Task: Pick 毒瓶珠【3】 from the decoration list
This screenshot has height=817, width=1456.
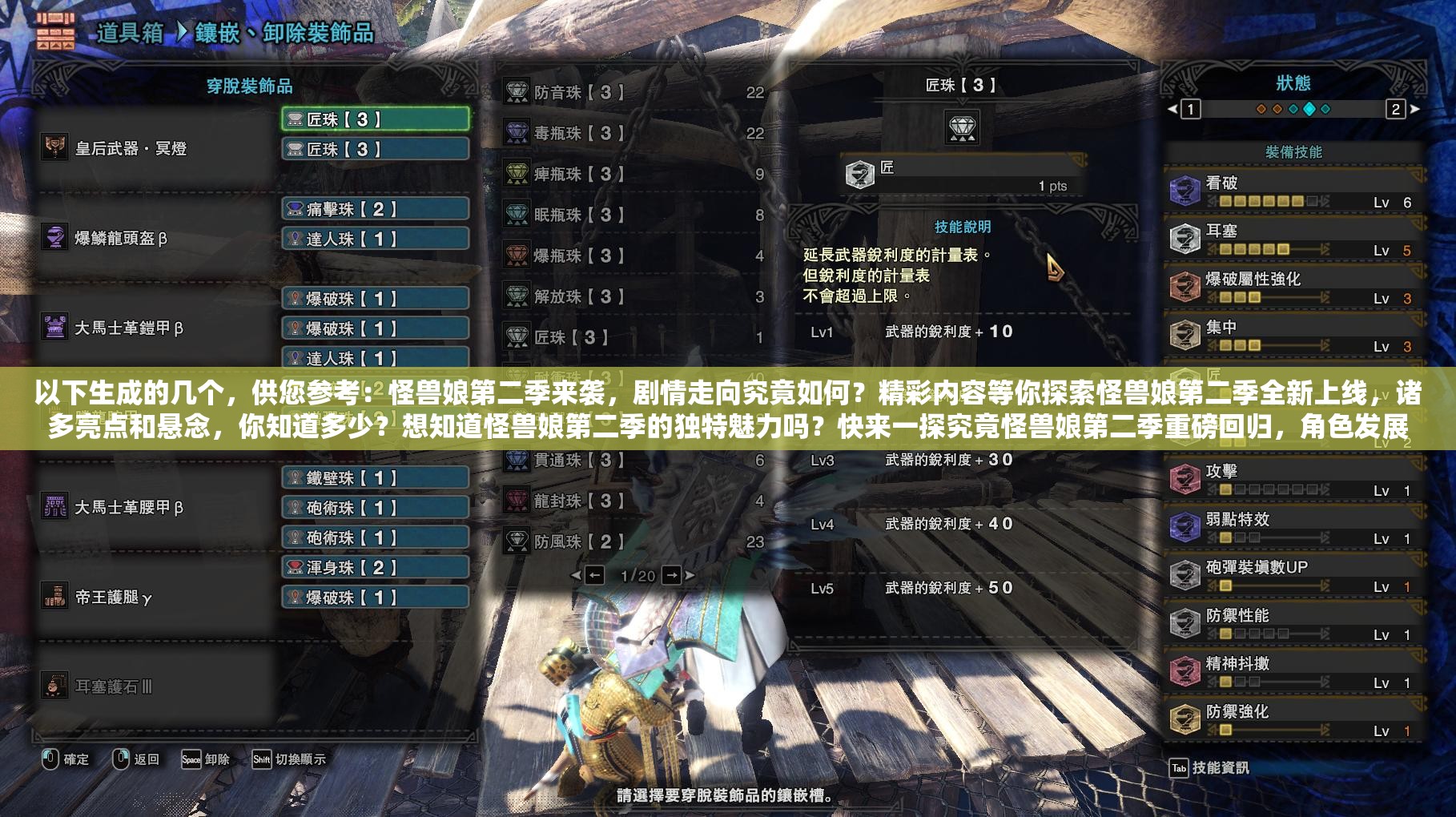Action: click(633, 133)
